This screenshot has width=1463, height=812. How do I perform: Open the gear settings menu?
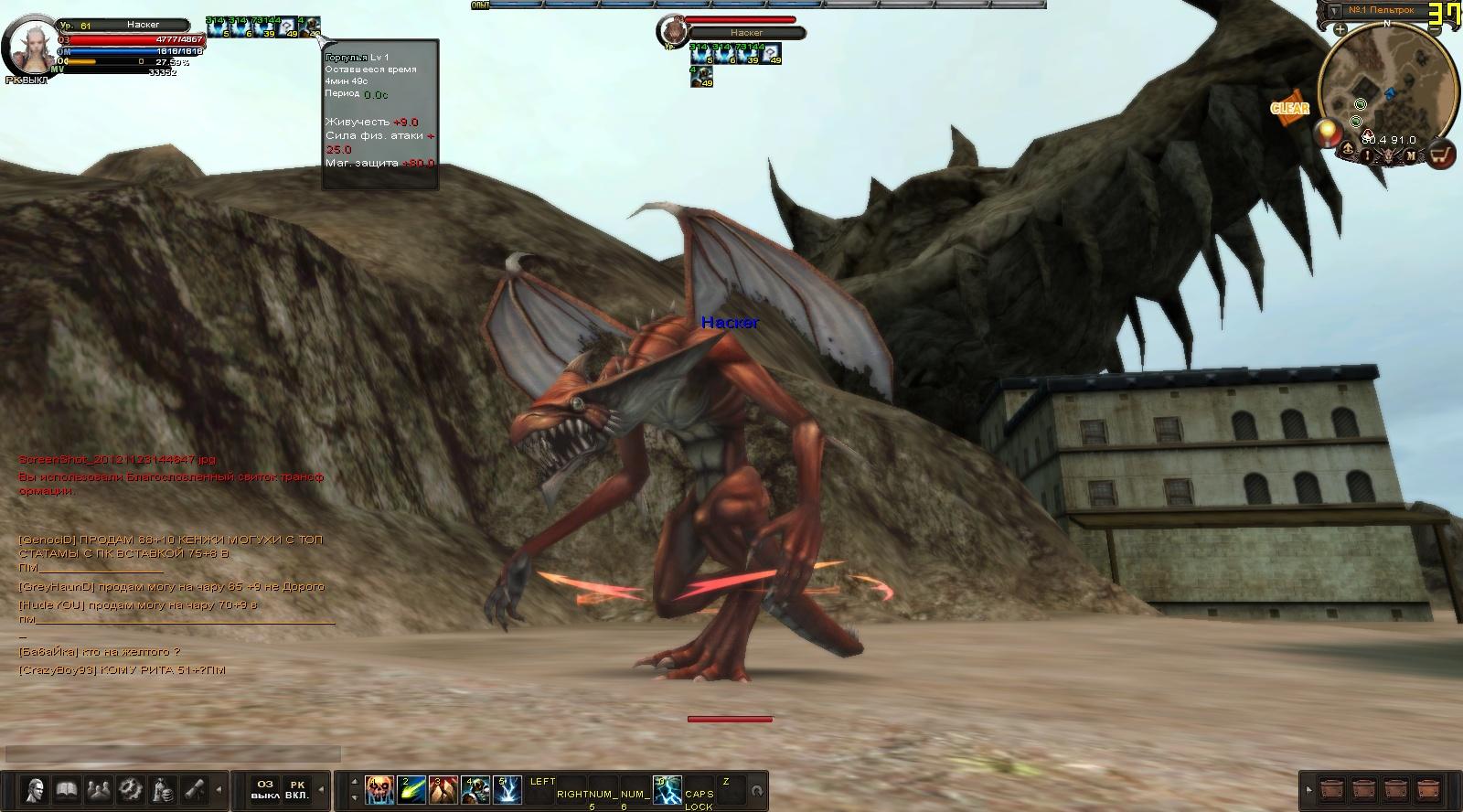[x=130, y=788]
